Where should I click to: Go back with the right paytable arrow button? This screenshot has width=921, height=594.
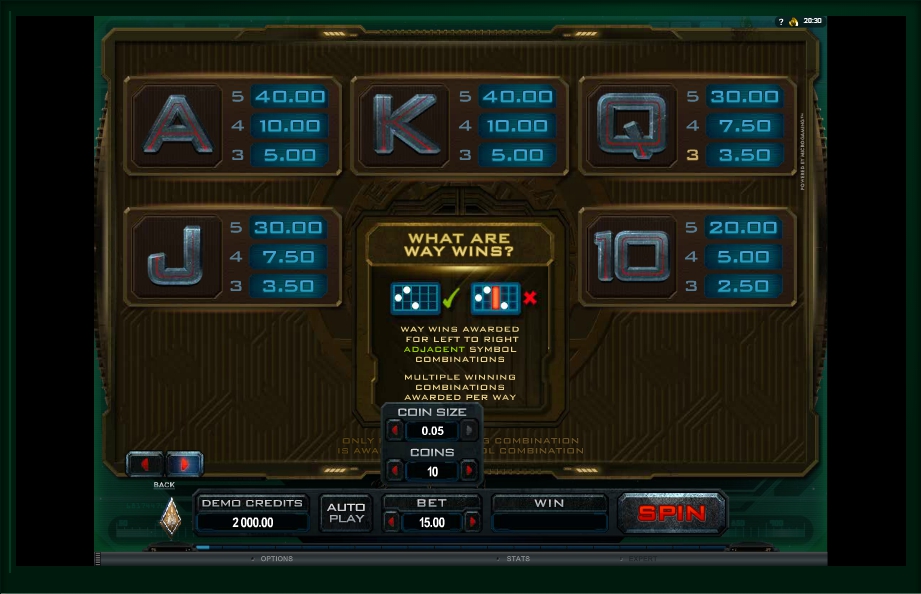point(185,464)
